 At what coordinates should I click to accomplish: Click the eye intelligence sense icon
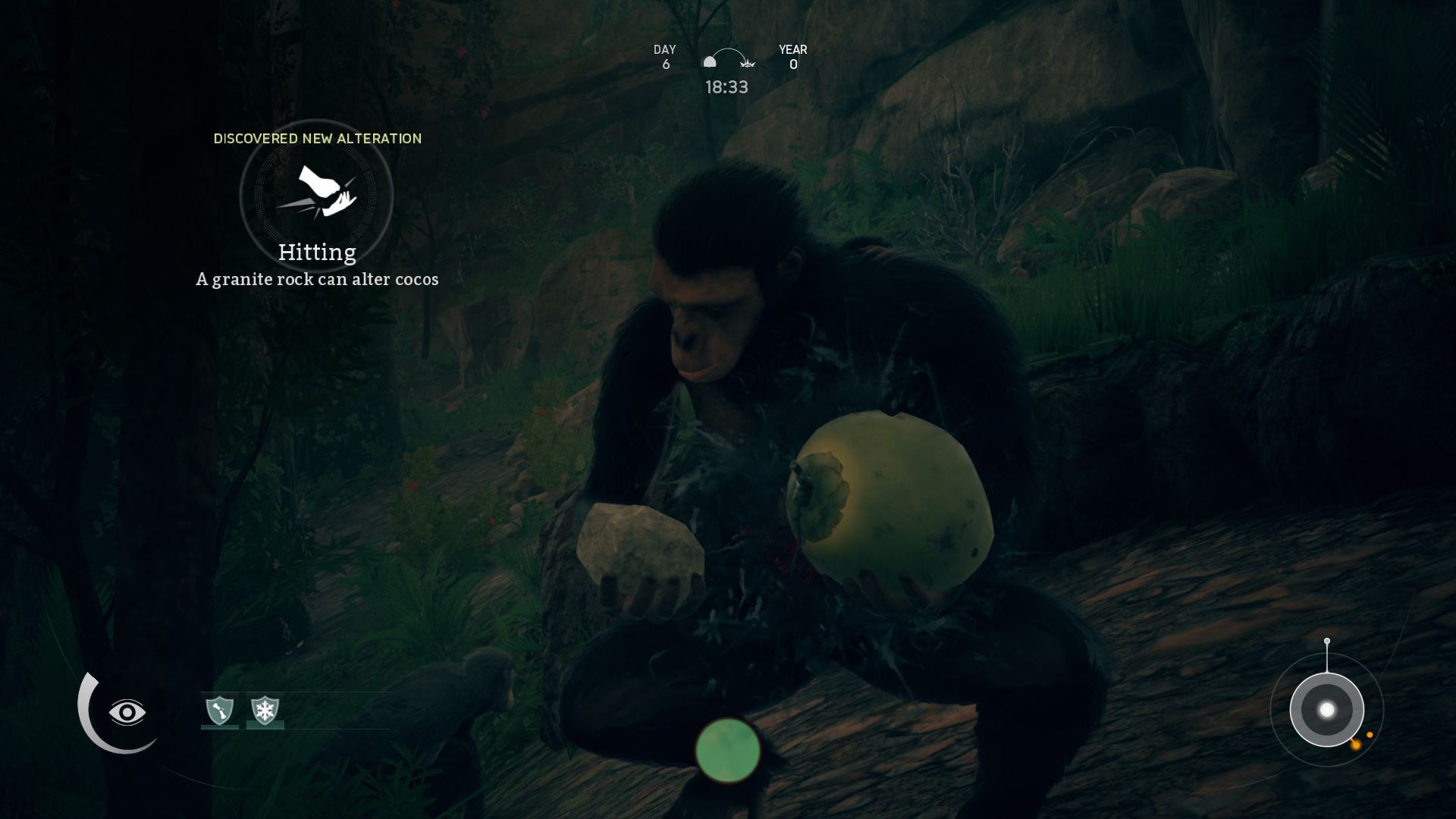(127, 712)
